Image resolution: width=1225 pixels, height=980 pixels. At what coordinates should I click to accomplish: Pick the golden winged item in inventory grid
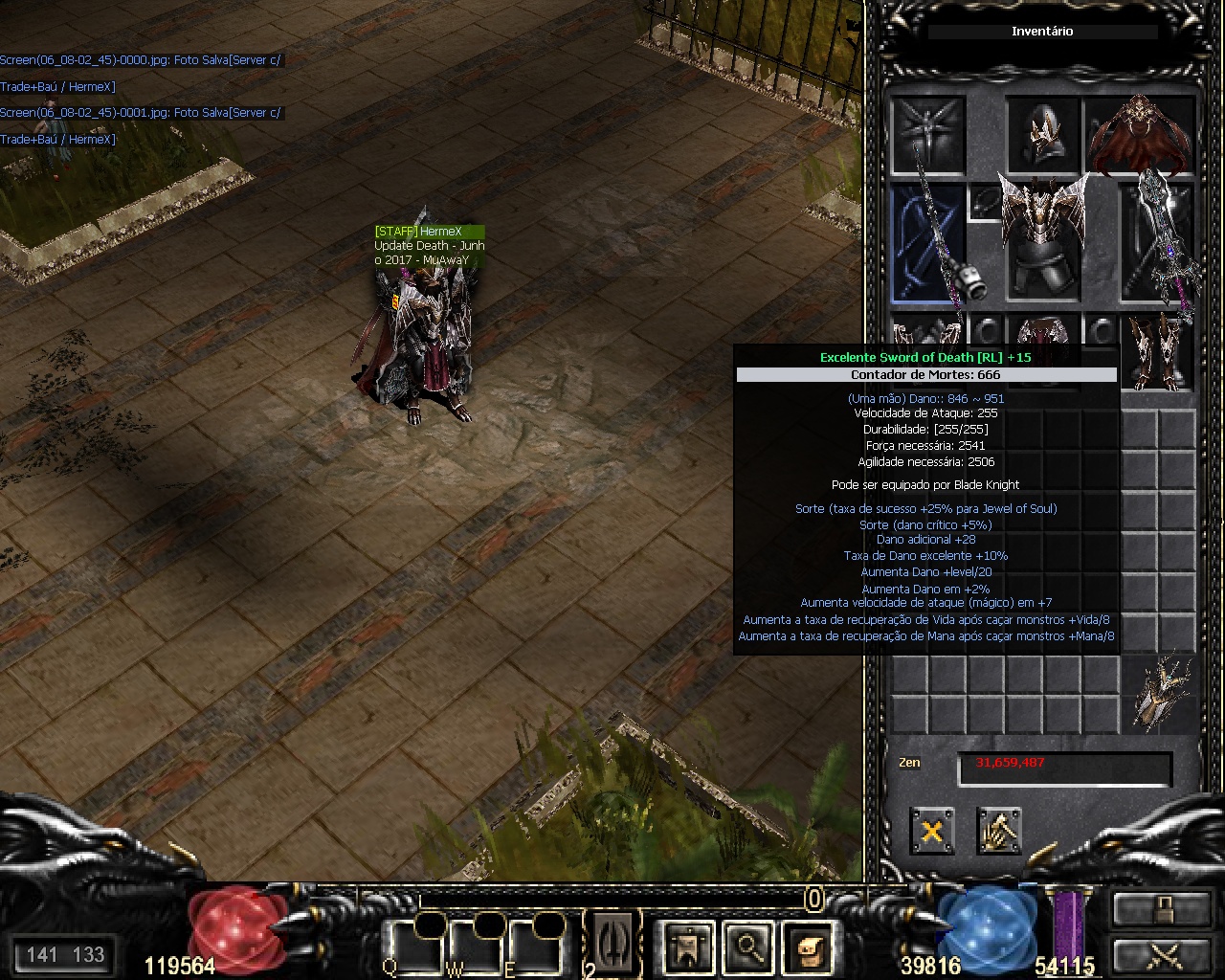(1159, 693)
